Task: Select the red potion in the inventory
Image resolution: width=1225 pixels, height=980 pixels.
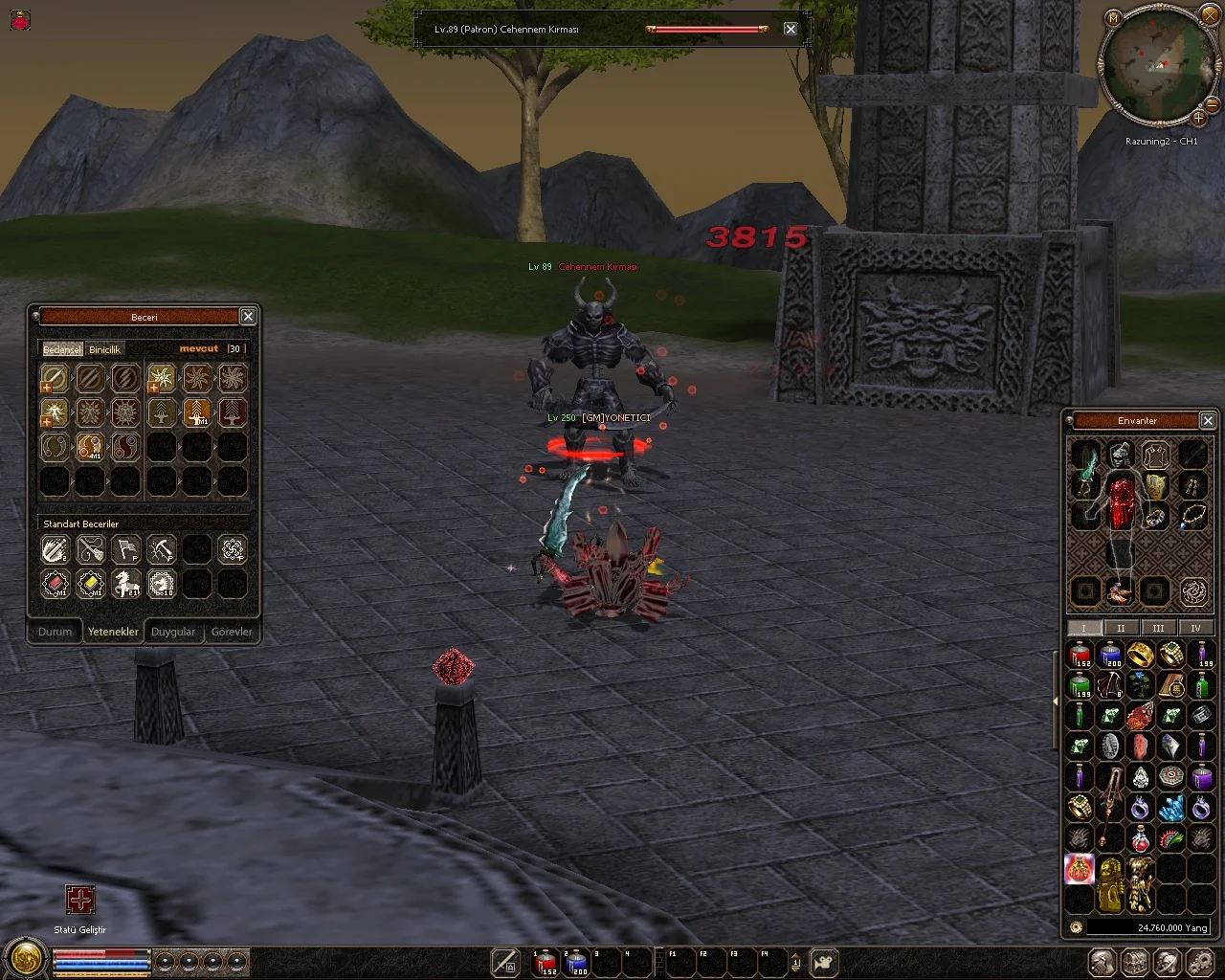Action: 1080,656
